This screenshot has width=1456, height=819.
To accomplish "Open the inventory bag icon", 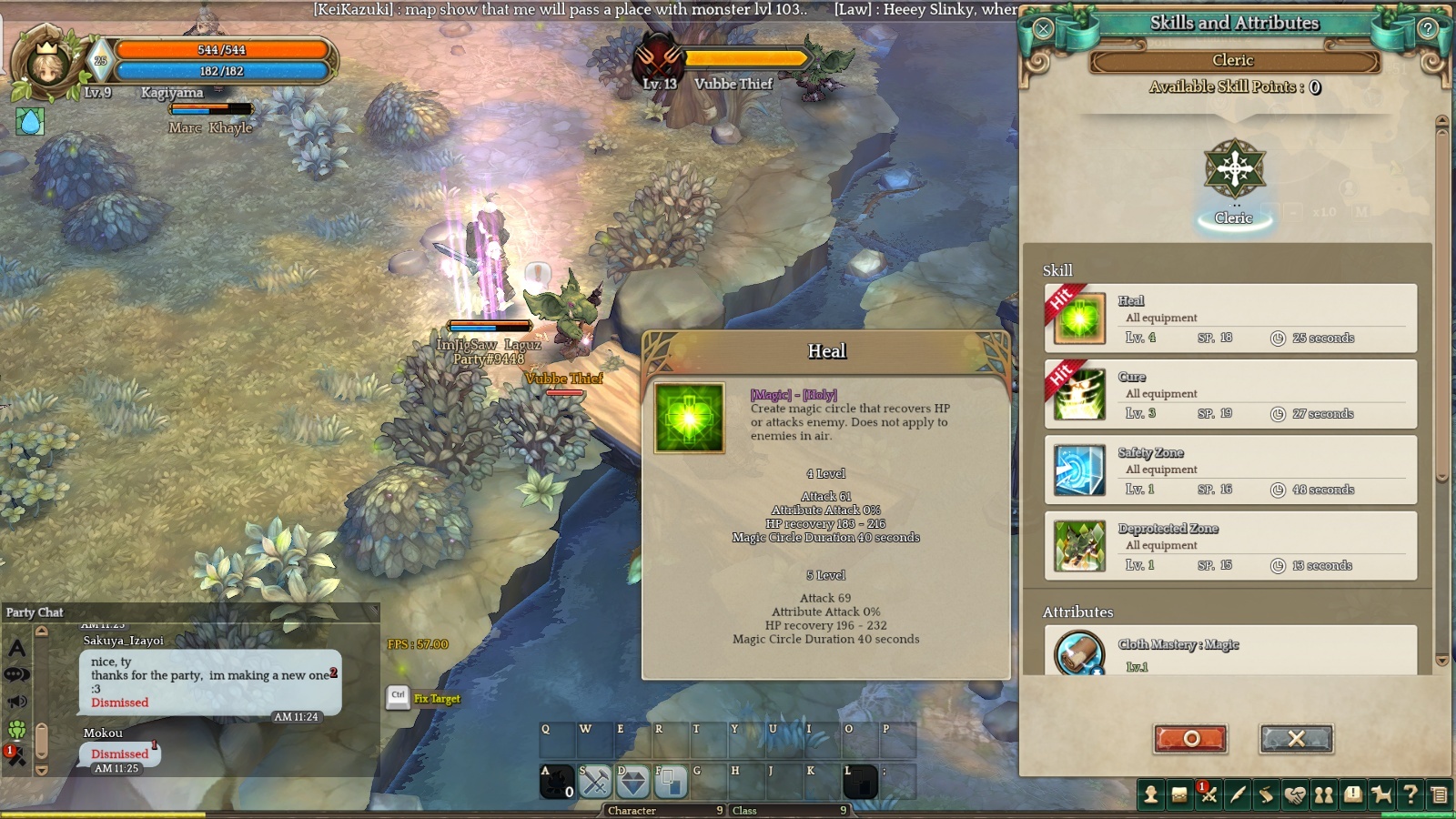I will point(1179,794).
